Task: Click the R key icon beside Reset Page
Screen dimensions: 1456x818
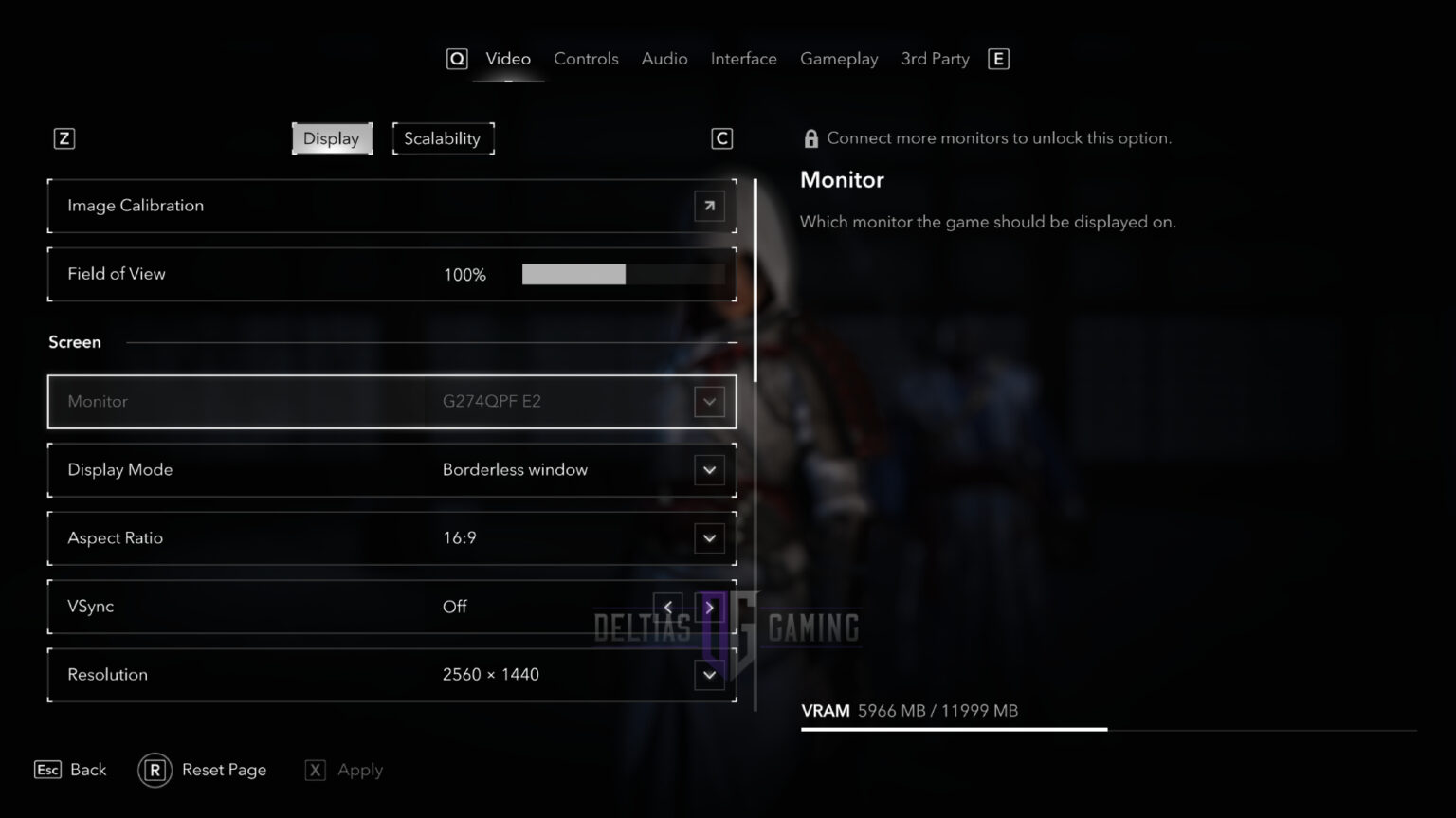Action: (x=155, y=770)
